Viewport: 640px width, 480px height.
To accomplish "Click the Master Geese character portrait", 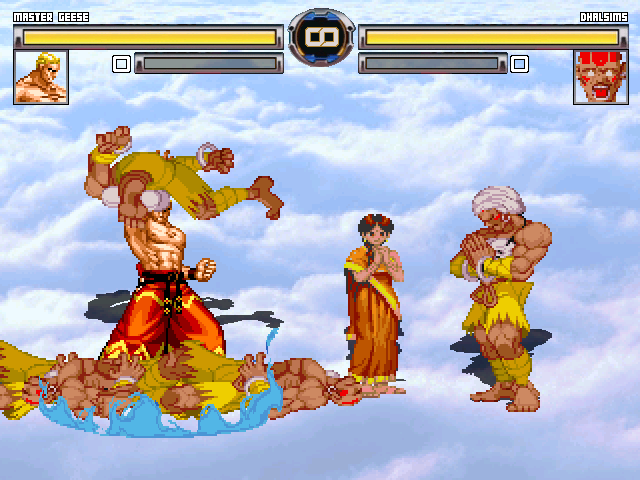I will (41, 77).
